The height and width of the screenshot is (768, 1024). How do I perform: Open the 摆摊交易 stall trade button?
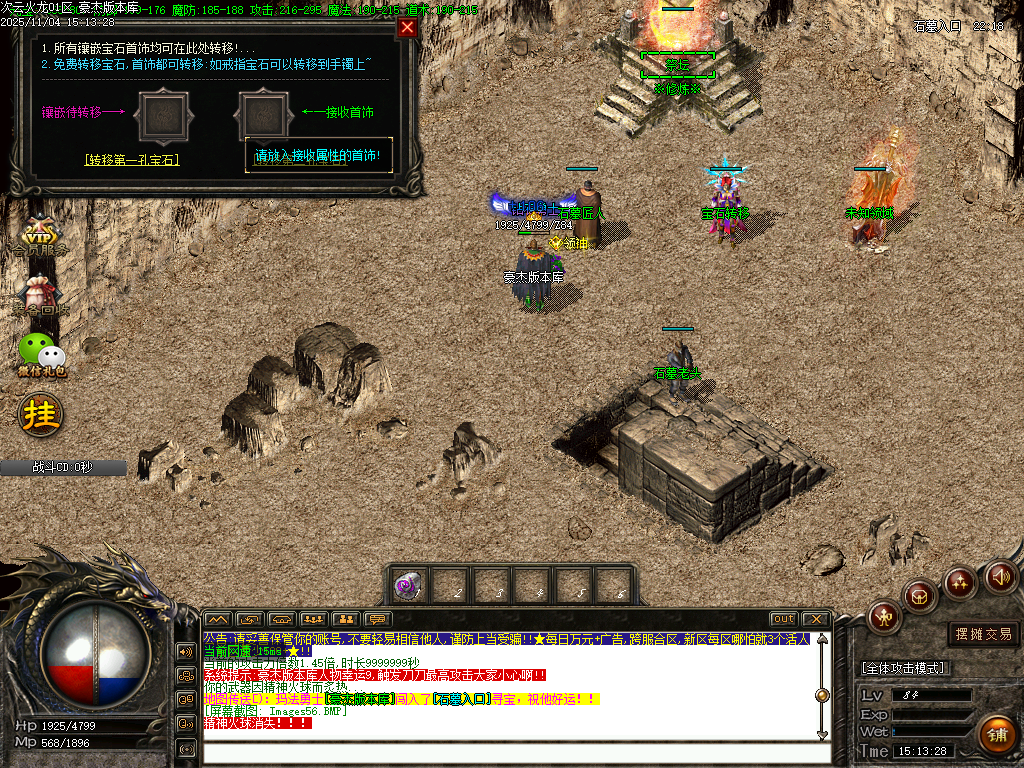click(983, 634)
